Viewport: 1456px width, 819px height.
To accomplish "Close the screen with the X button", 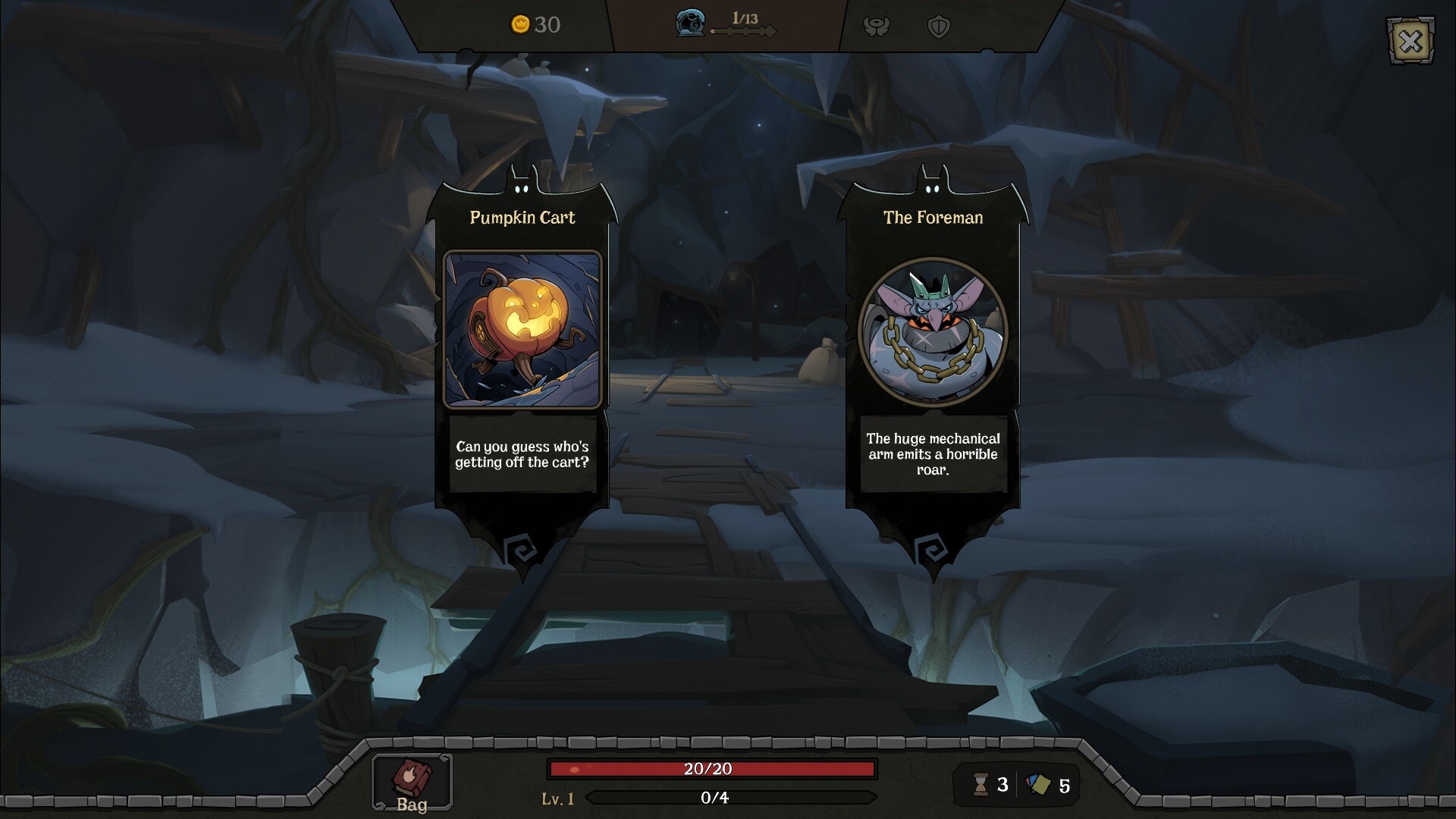I will tap(1410, 42).
